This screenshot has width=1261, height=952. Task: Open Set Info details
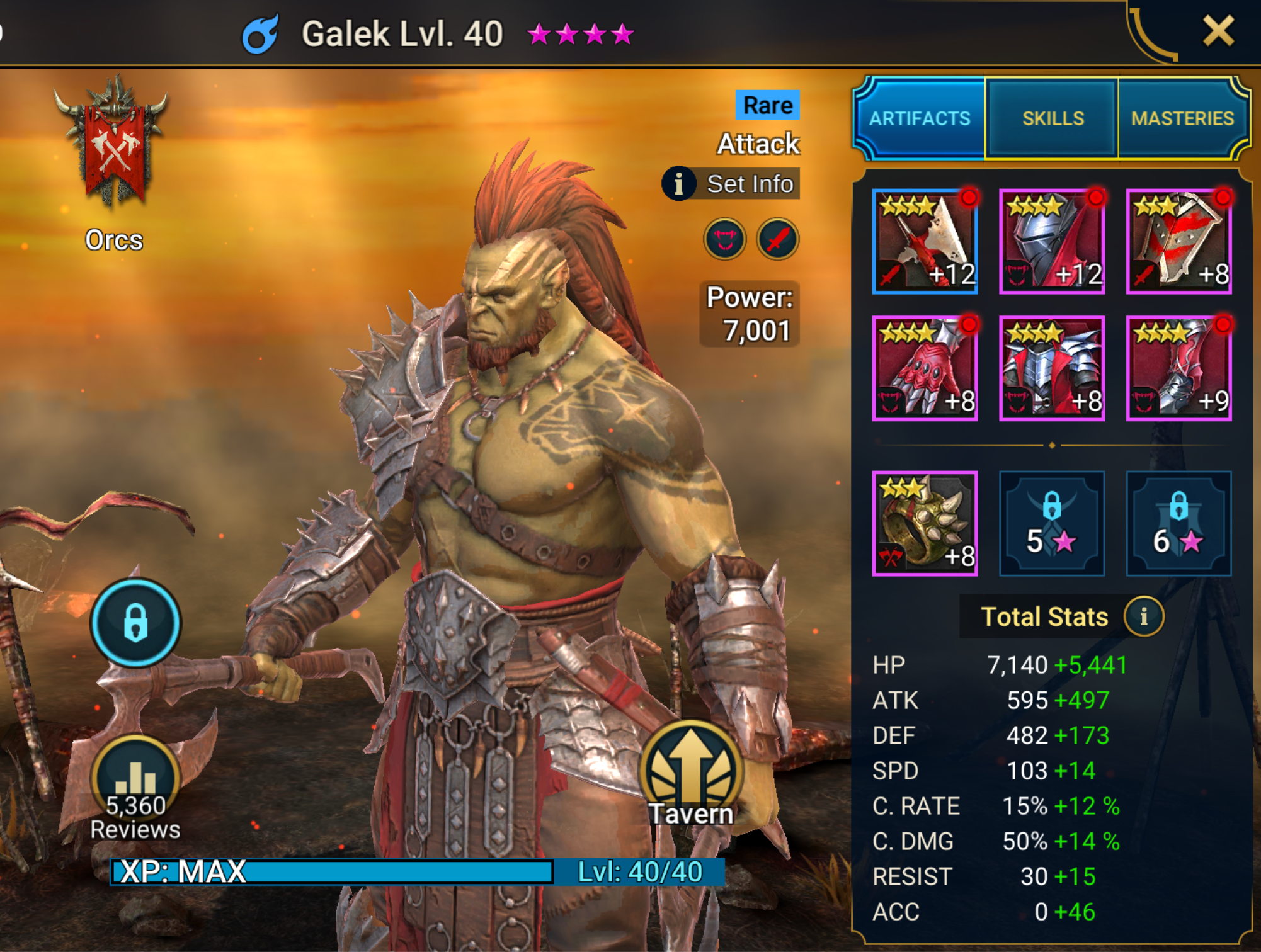pyautogui.click(x=733, y=184)
